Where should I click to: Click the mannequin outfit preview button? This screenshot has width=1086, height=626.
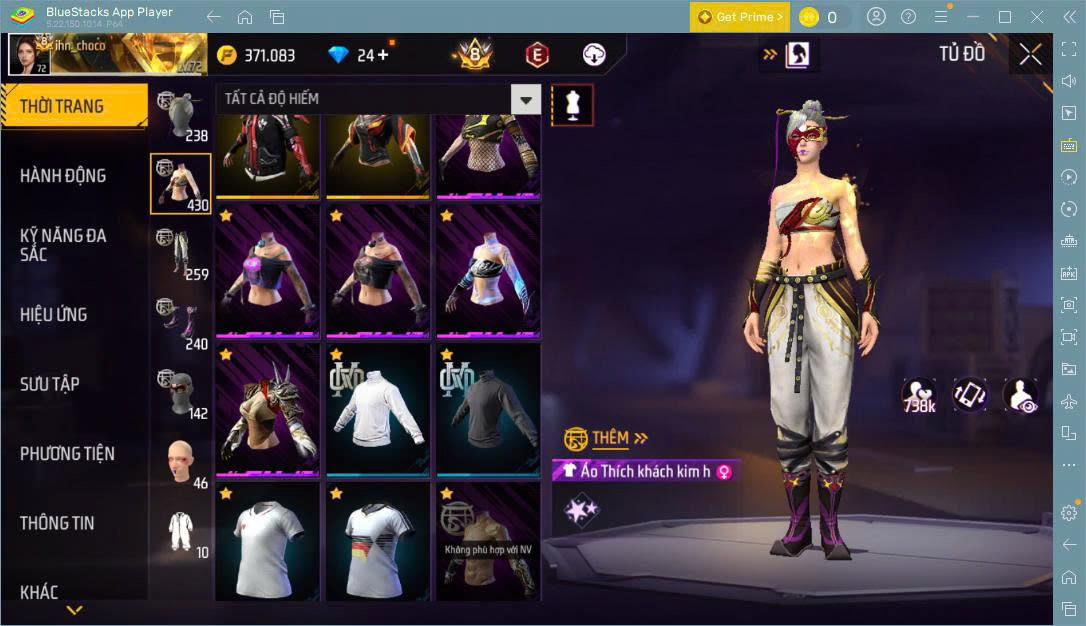coord(573,104)
